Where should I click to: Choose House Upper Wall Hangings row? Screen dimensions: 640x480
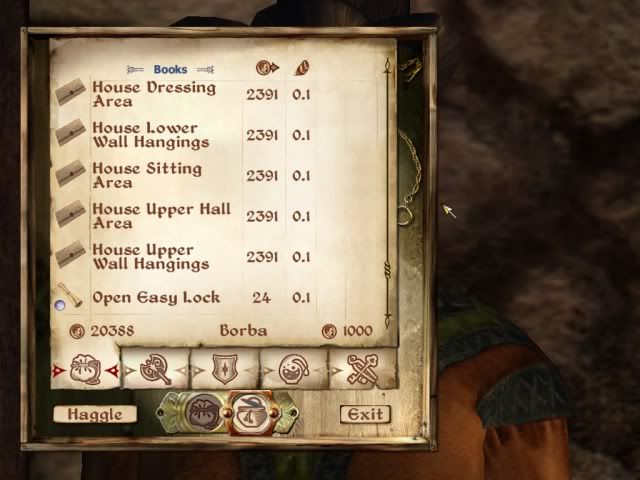[150, 257]
